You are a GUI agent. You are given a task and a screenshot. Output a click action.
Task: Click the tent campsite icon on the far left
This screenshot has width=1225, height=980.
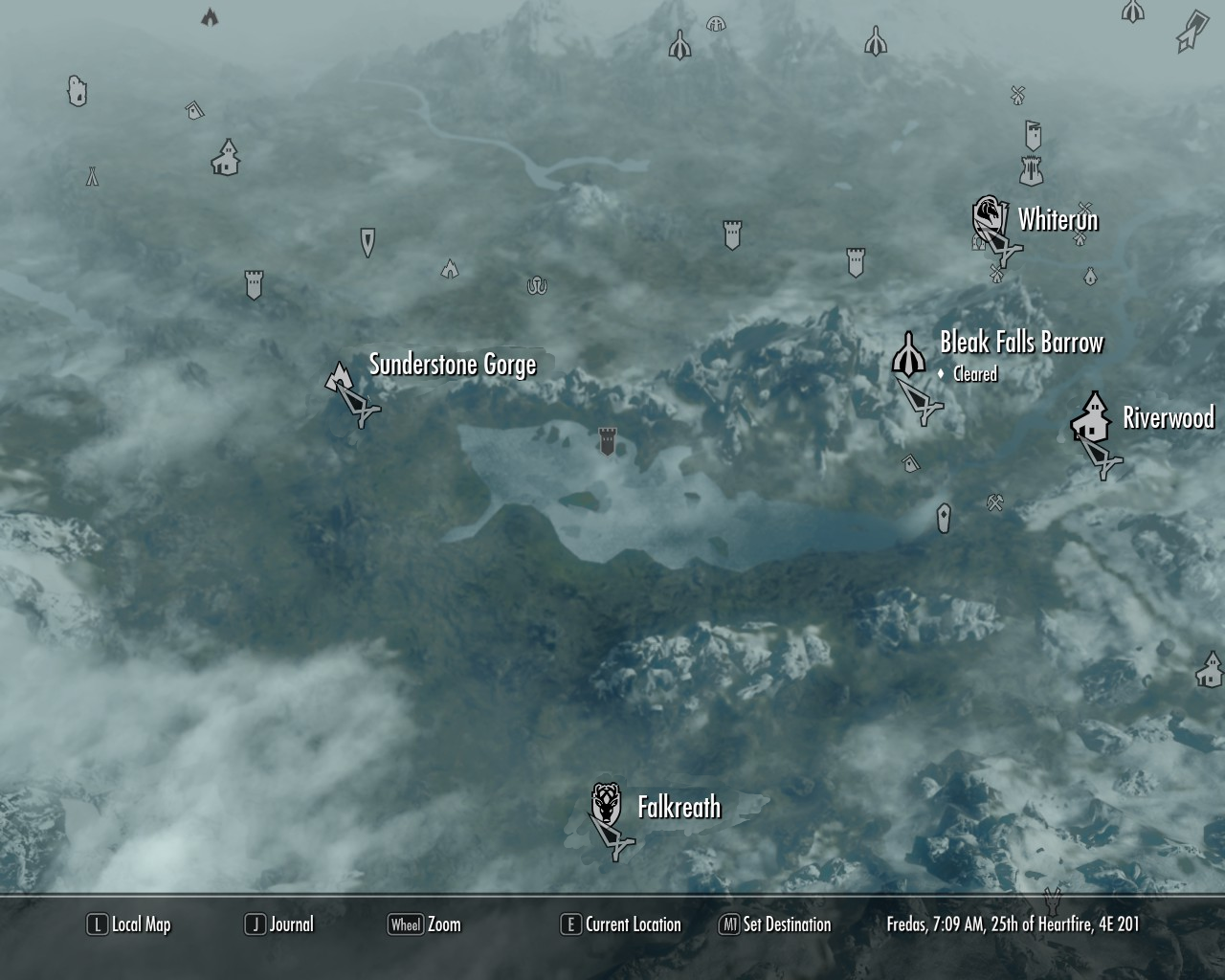(x=91, y=177)
